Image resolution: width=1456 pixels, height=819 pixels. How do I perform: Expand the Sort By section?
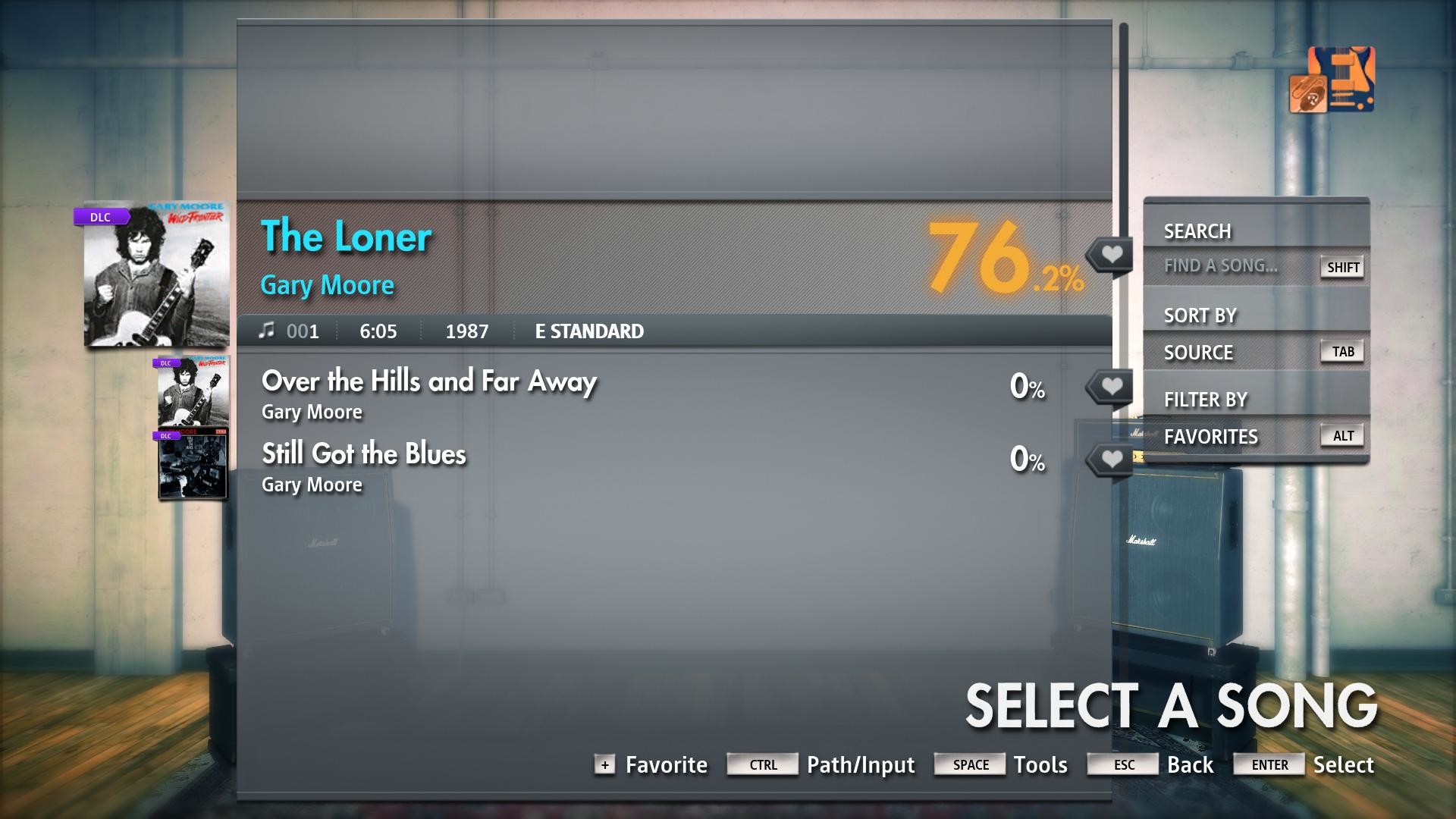pos(1200,314)
